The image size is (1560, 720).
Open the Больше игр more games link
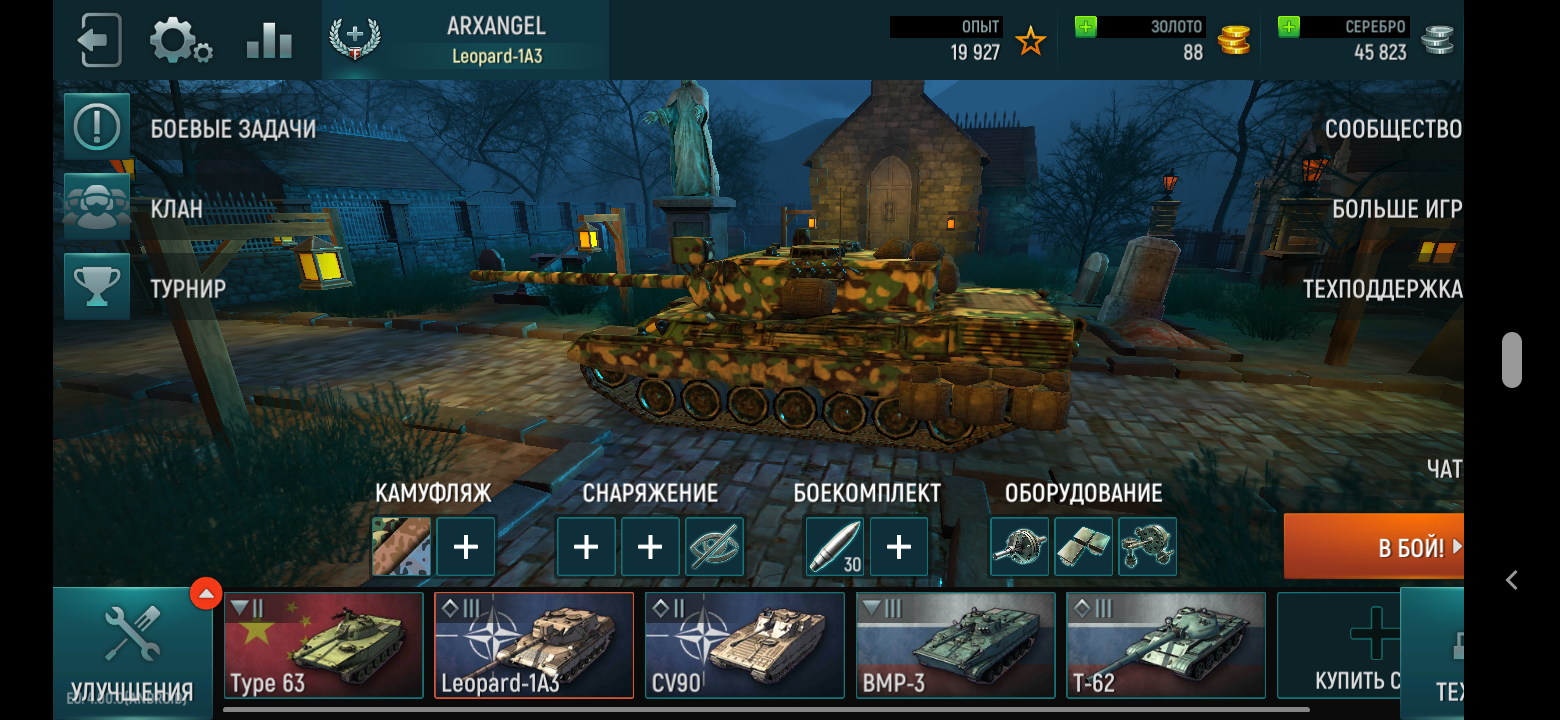[x=1396, y=209]
